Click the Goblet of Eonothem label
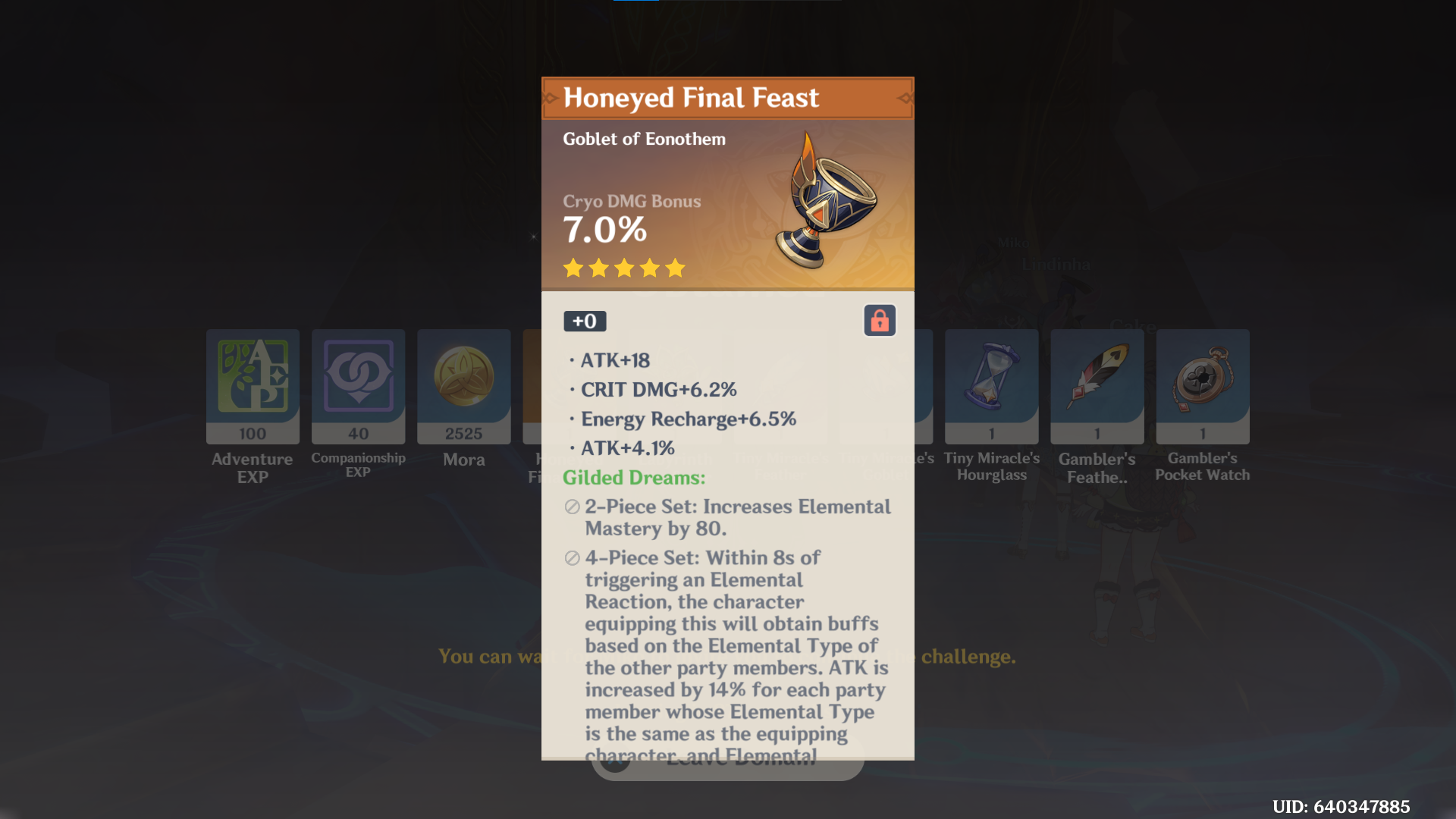The height and width of the screenshot is (819, 1456). click(x=644, y=139)
